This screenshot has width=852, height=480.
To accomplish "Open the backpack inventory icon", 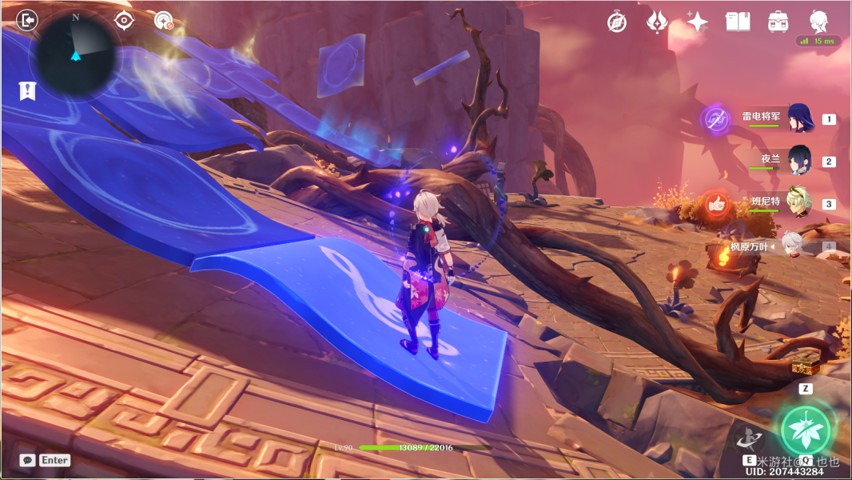I will [778, 21].
